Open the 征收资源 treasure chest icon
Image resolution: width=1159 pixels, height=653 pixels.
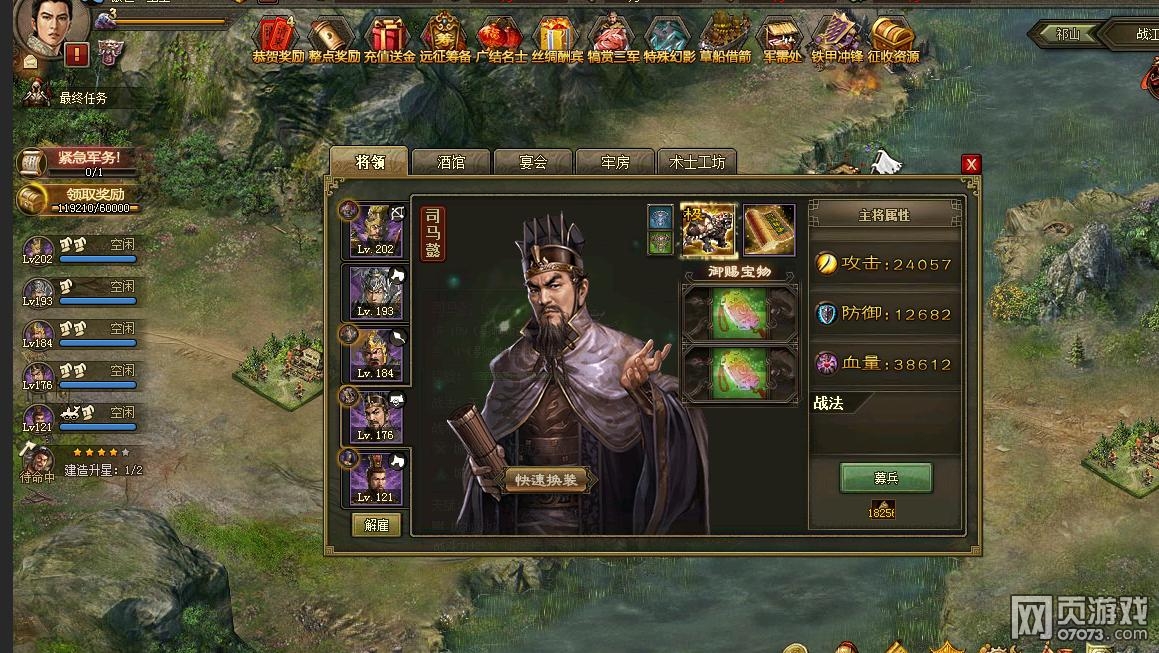click(892, 39)
